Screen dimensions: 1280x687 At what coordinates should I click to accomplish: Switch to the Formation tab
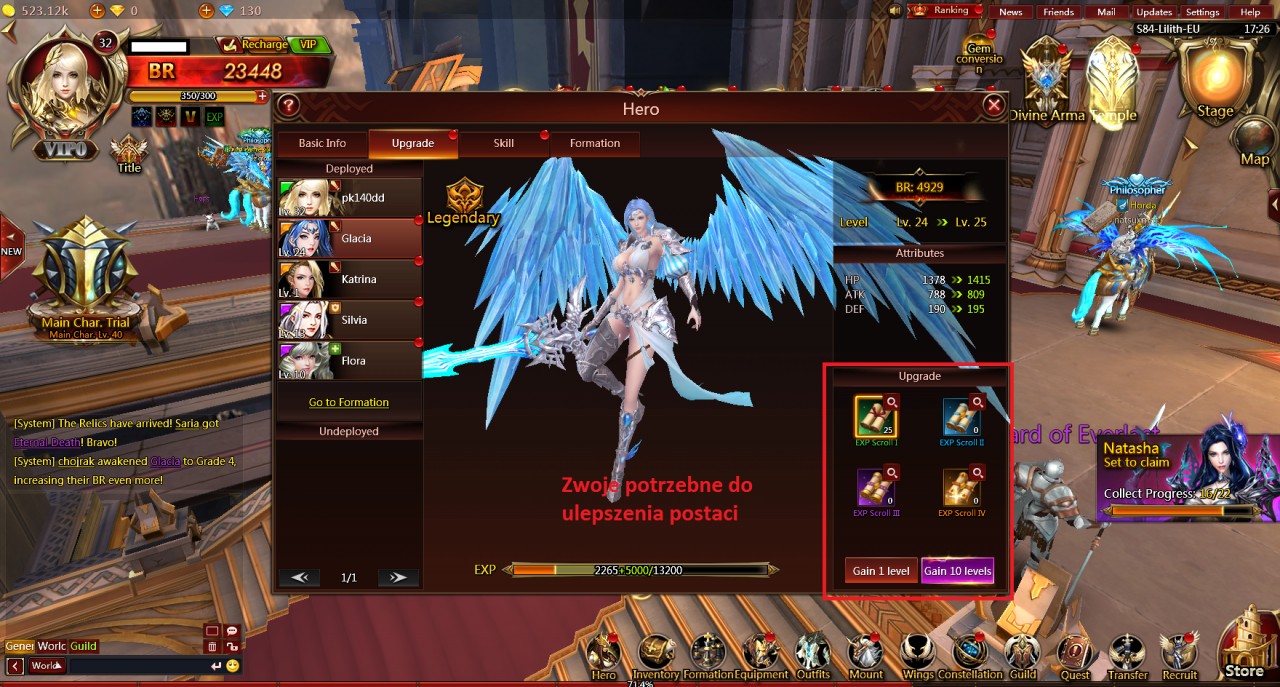594,143
